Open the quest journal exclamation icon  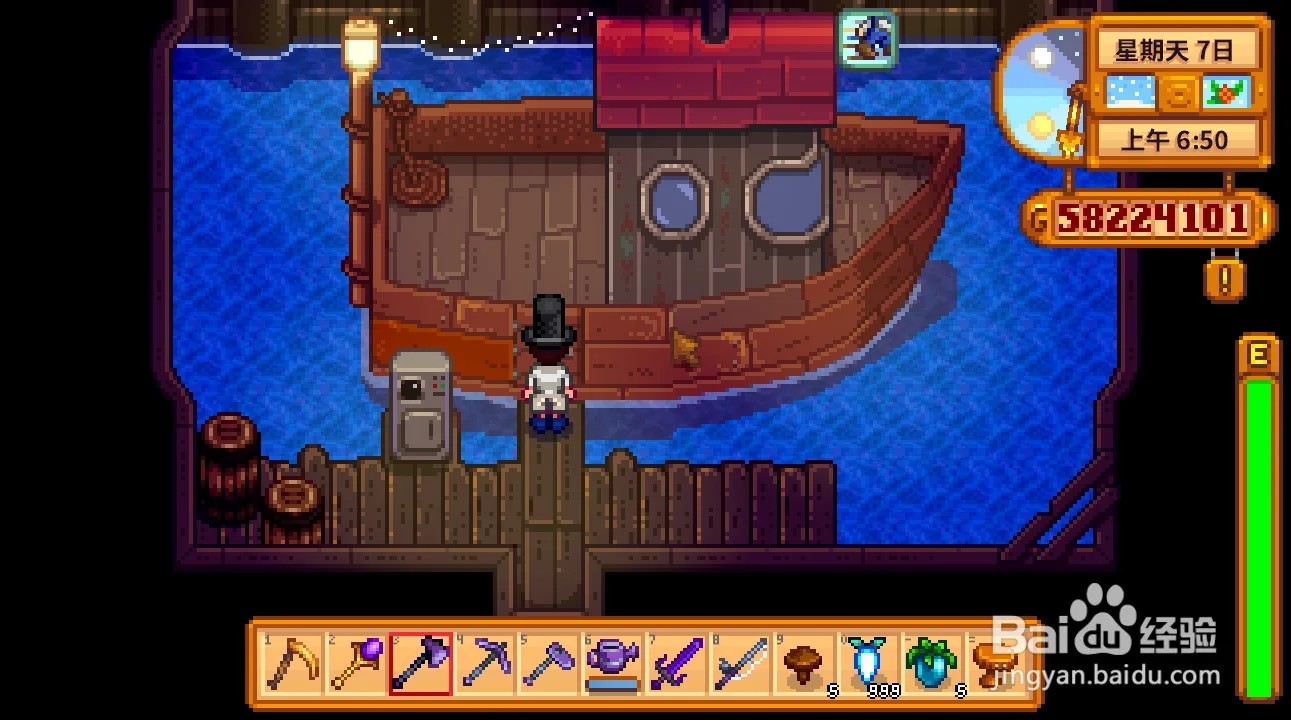coord(1226,281)
